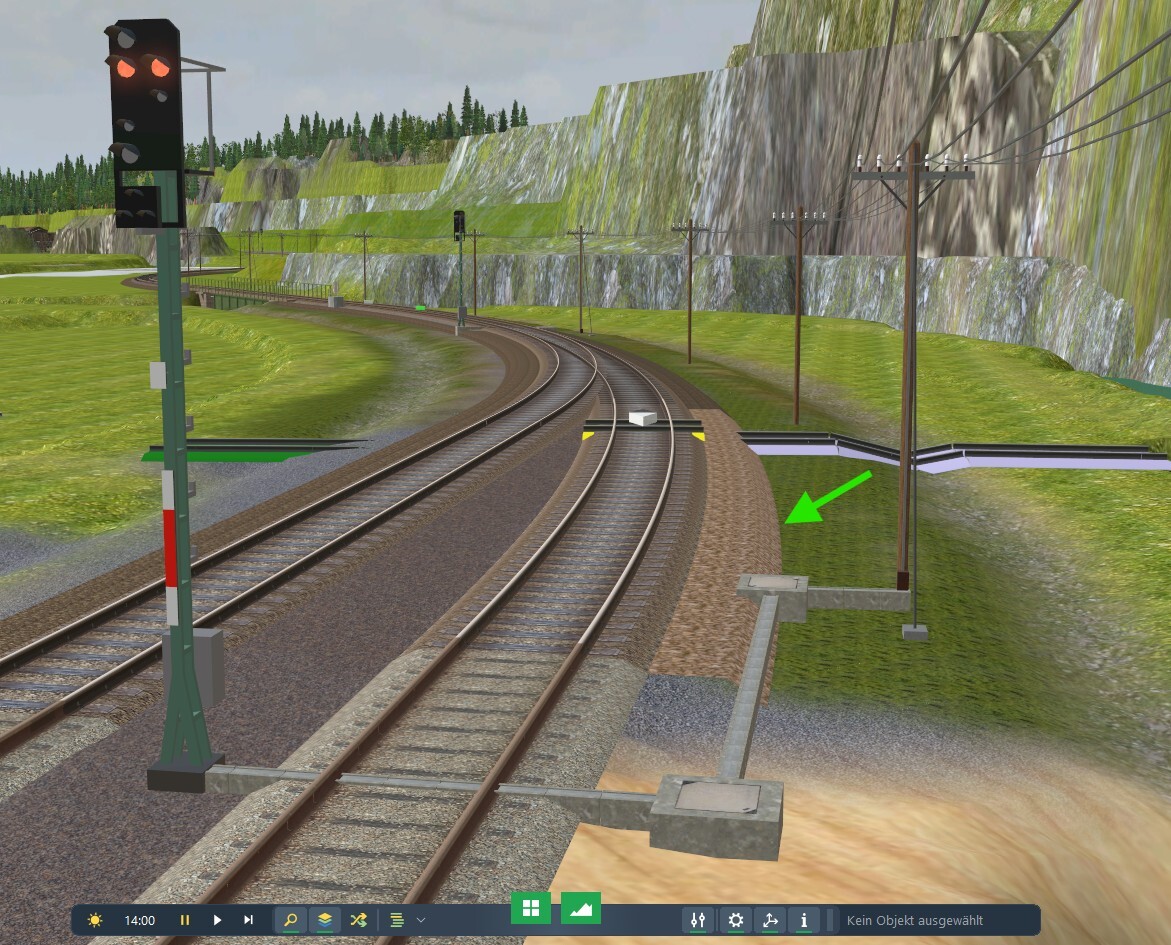This screenshot has height=945, width=1171.
Task: Start the simulation with the play button
Action: click(x=217, y=920)
